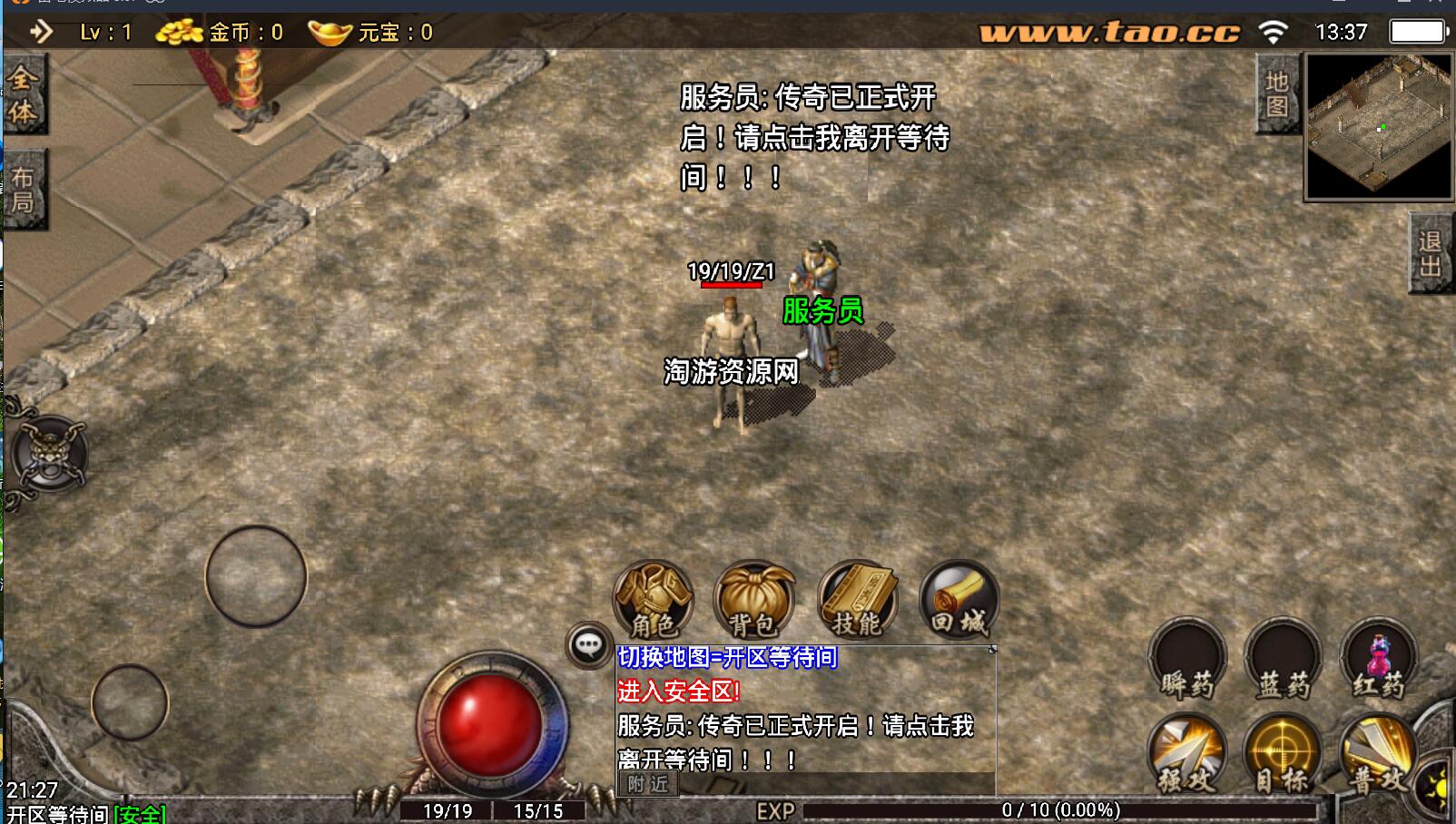Activate the 瞬药 instant potion slot
Image resolution: width=1456 pixels, height=824 pixels.
[1187, 659]
